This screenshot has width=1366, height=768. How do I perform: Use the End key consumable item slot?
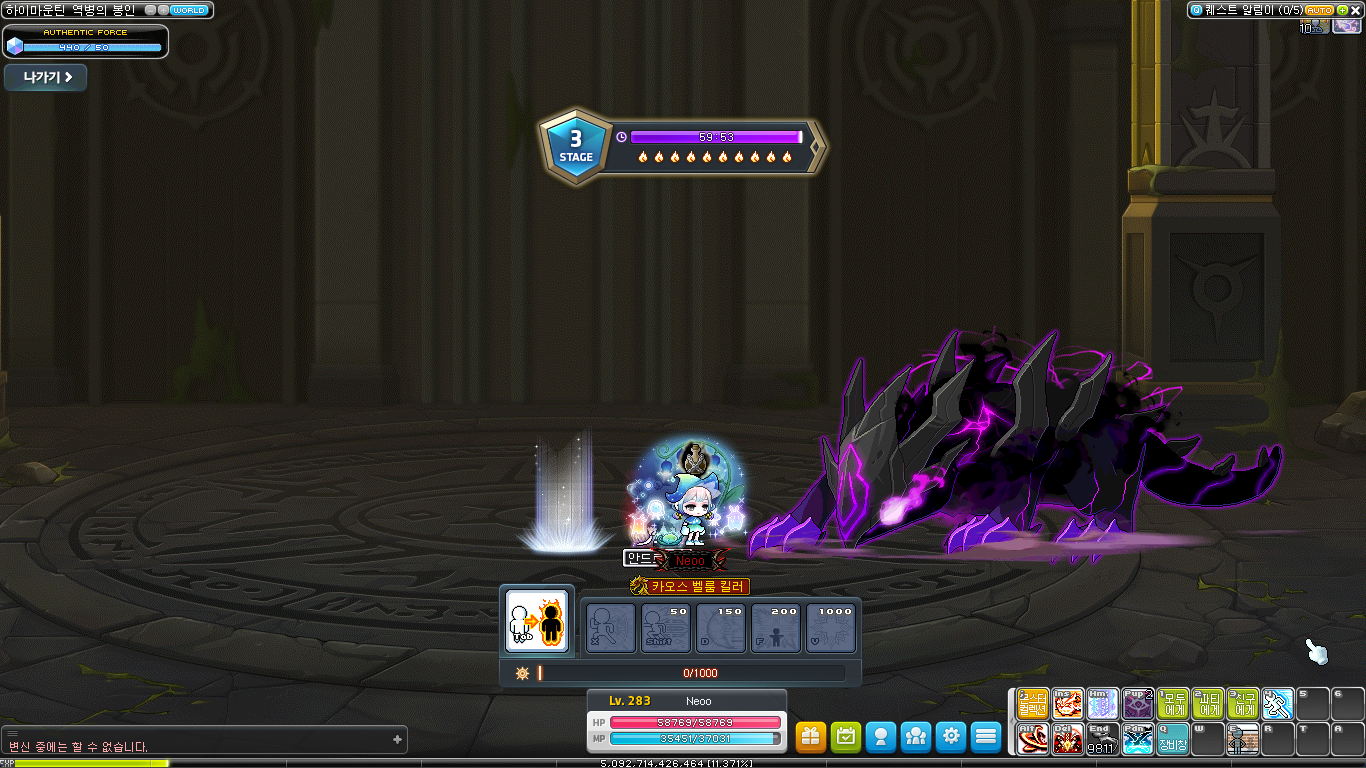(x=1103, y=739)
